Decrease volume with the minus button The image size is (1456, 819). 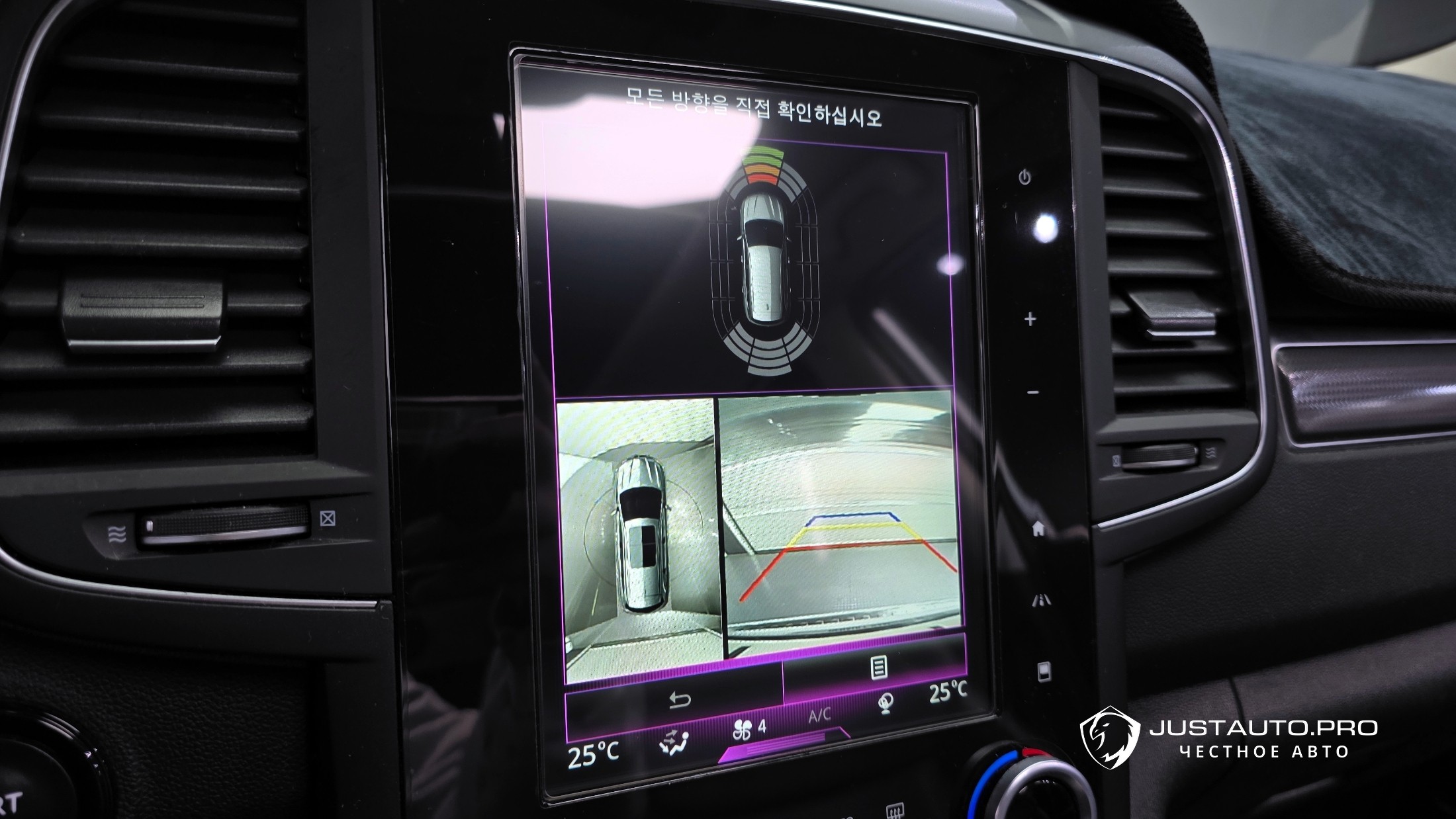(1033, 393)
